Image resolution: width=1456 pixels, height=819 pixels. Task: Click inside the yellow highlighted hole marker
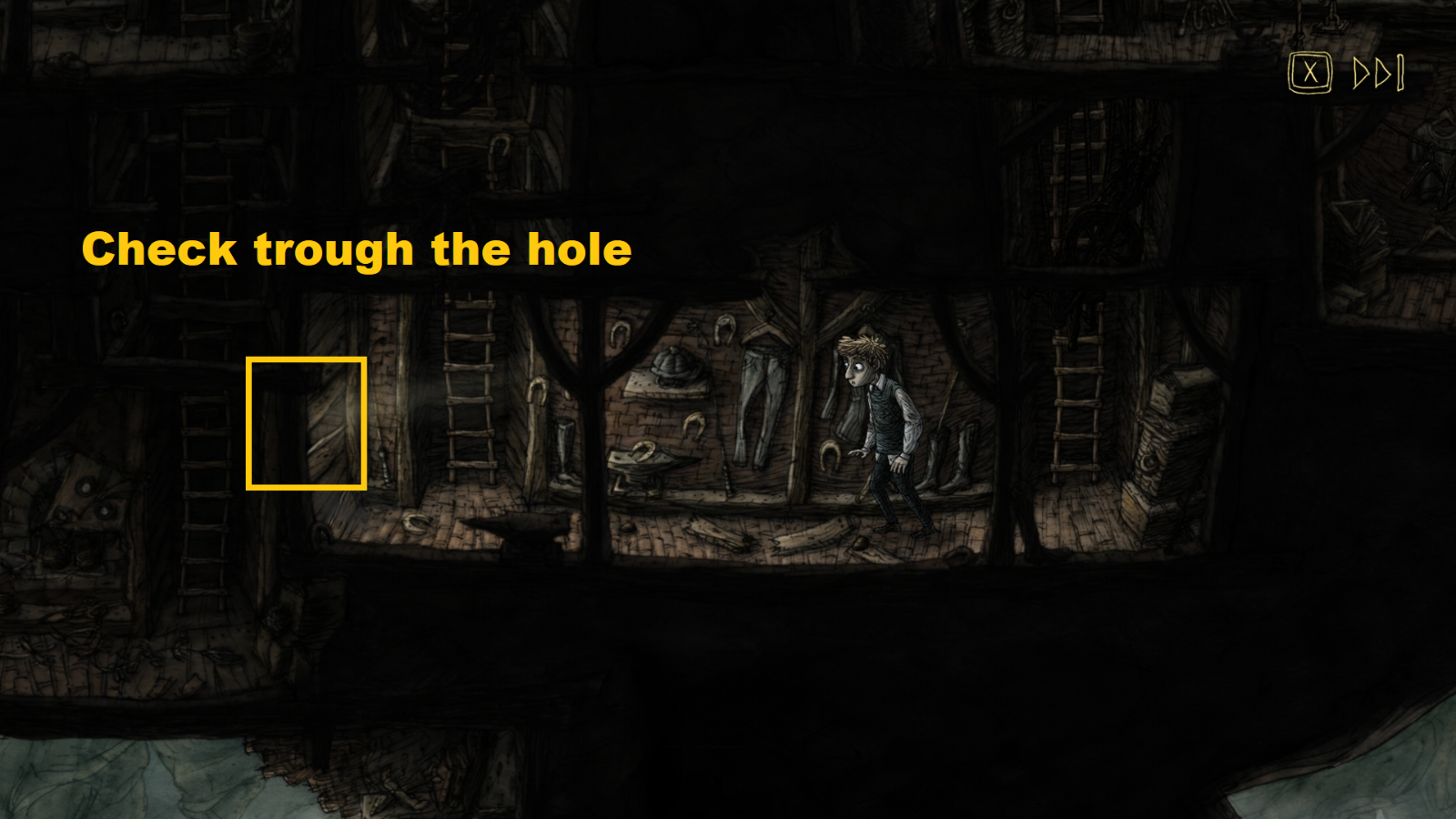tap(306, 423)
